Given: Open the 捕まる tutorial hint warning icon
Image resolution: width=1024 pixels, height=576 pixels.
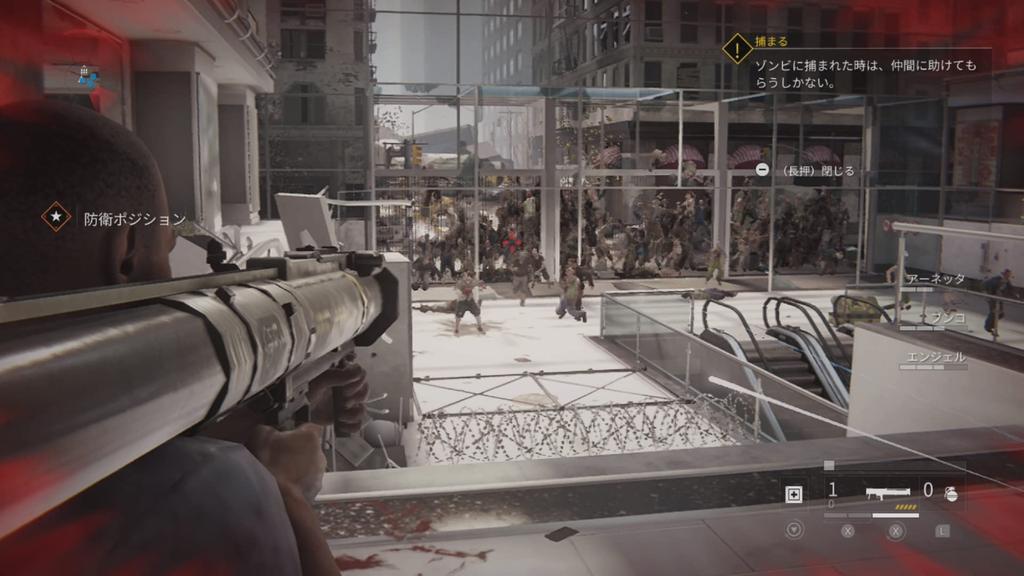Looking at the screenshot, I should click(737, 48).
